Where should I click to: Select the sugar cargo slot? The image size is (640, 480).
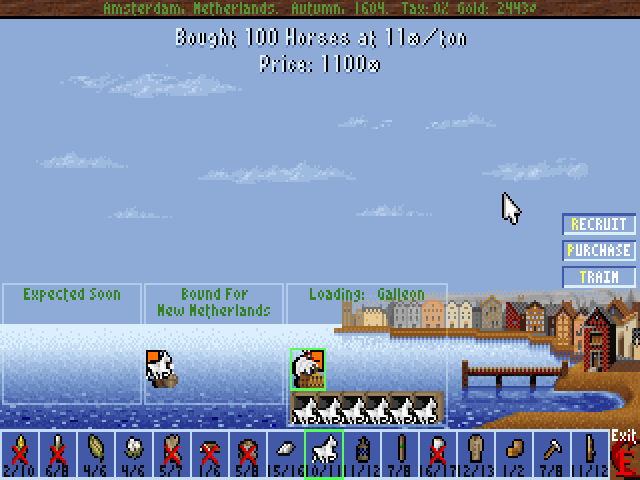click(x=57, y=455)
